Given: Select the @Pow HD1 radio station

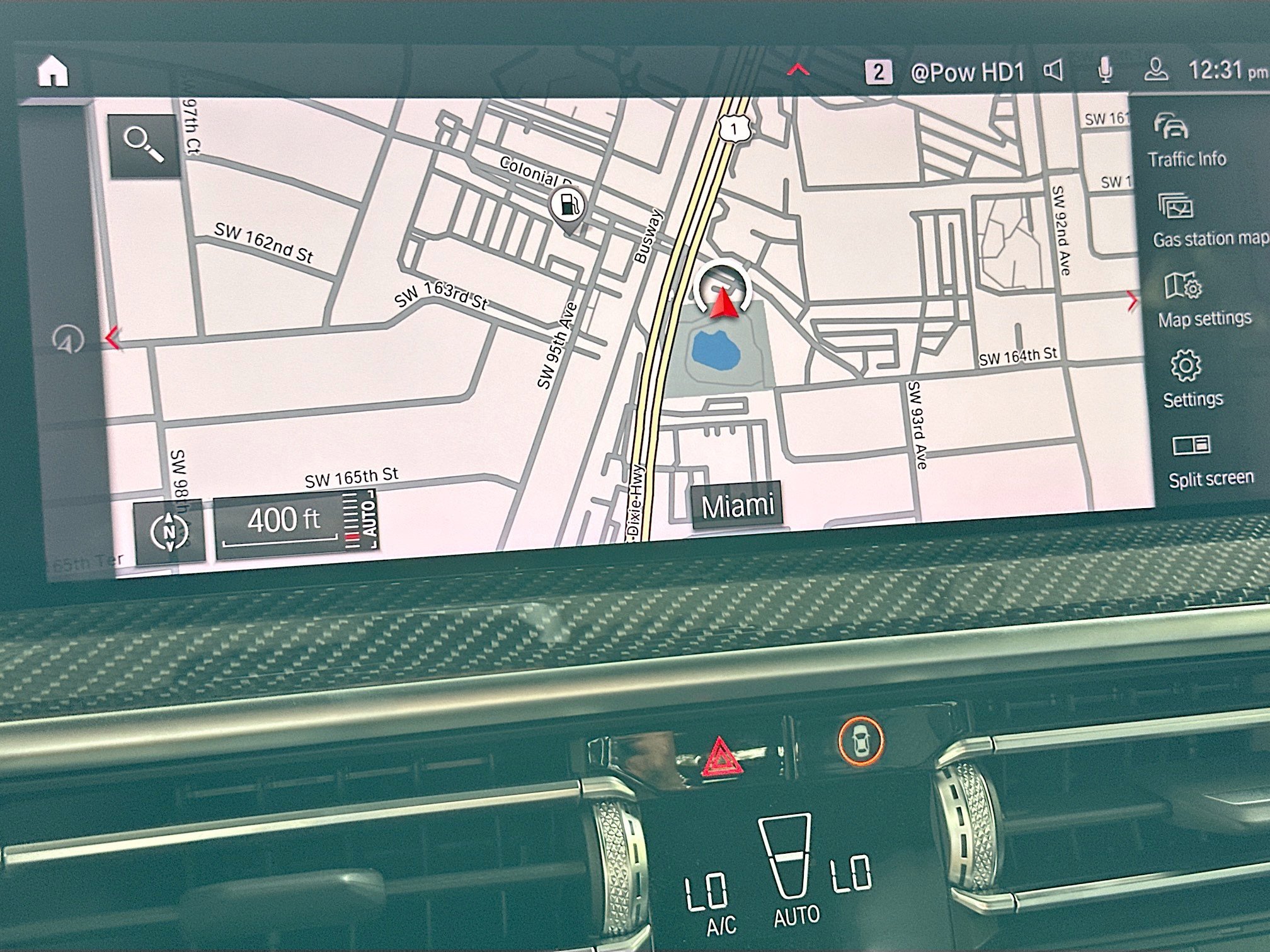Looking at the screenshot, I should click(967, 72).
